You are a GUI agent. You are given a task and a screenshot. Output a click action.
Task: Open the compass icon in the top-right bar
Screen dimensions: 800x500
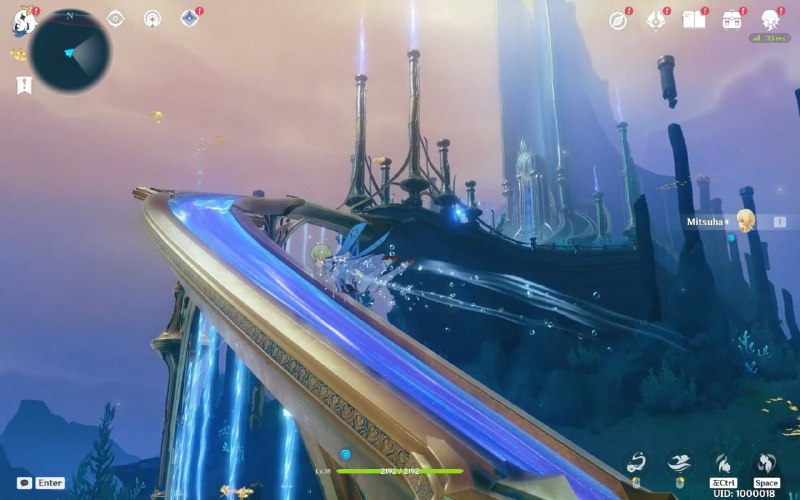click(x=619, y=20)
